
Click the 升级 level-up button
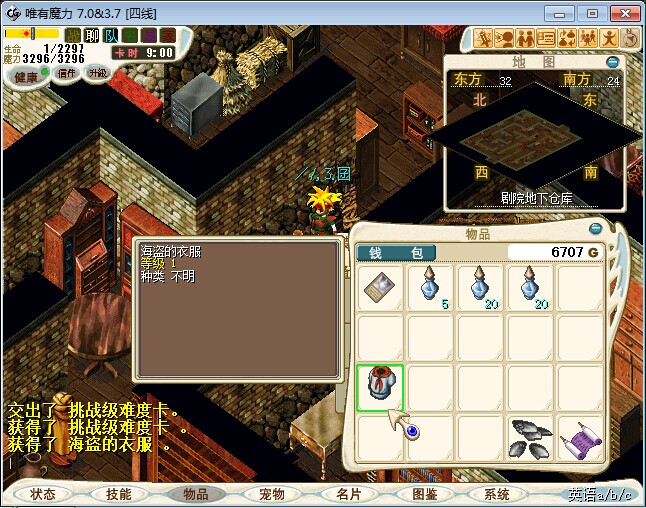click(98, 73)
